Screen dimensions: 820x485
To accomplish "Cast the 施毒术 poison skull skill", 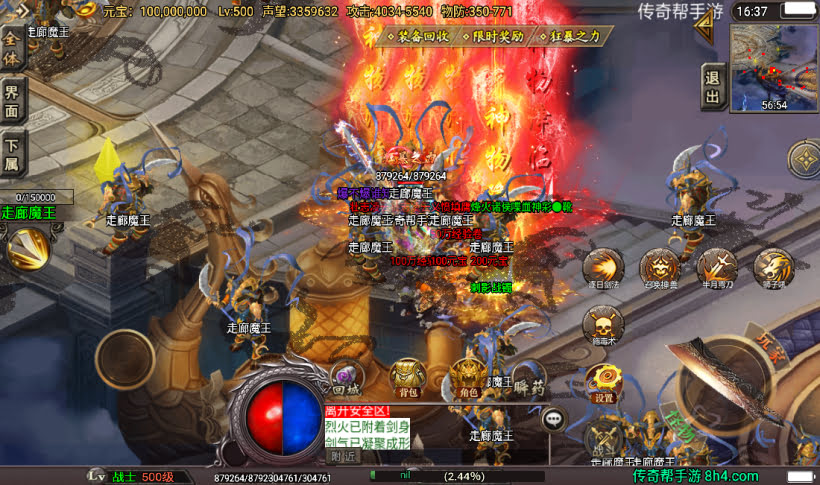I will tap(603, 324).
